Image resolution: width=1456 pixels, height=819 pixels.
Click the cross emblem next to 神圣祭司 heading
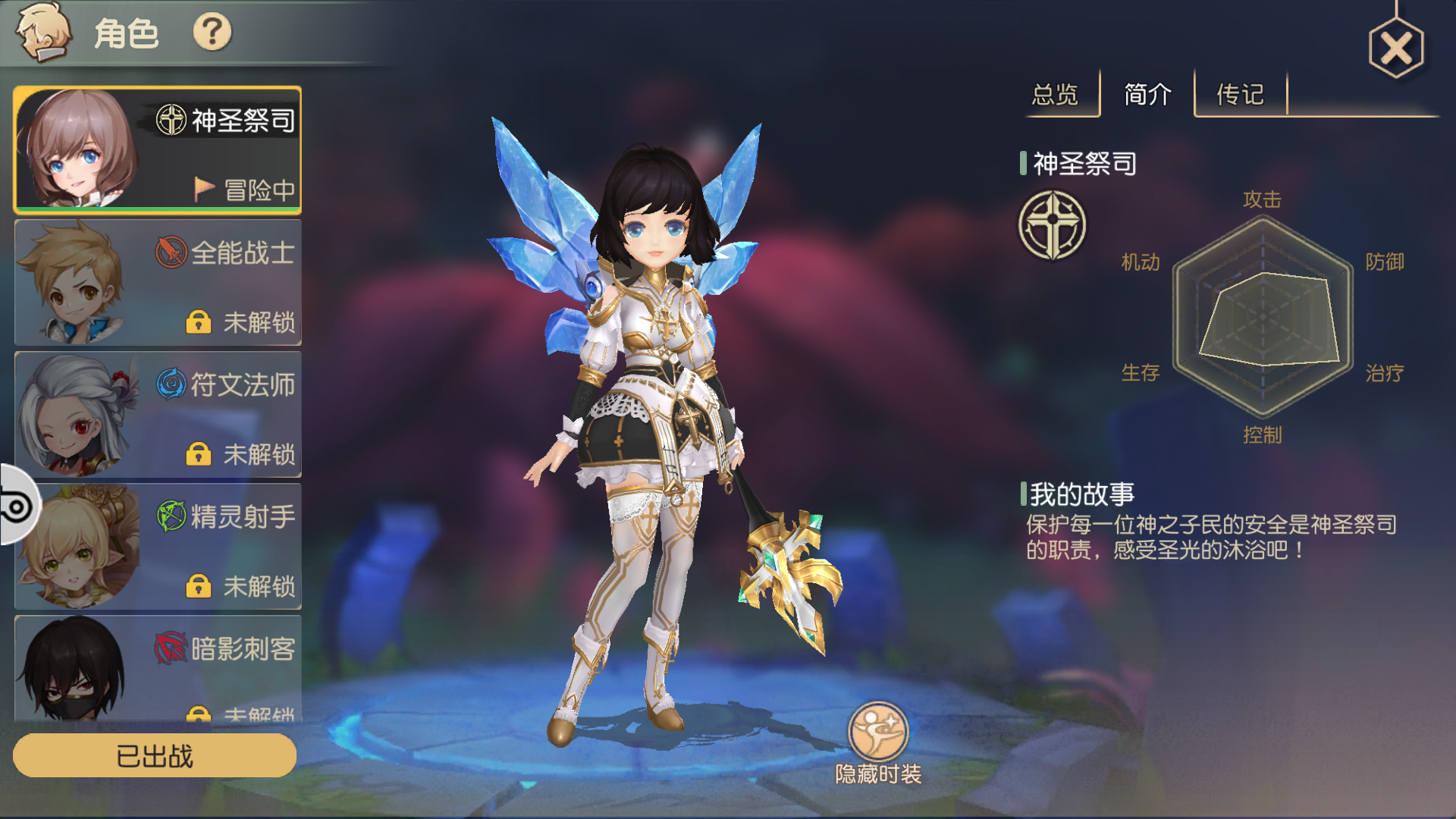pos(1054,226)
